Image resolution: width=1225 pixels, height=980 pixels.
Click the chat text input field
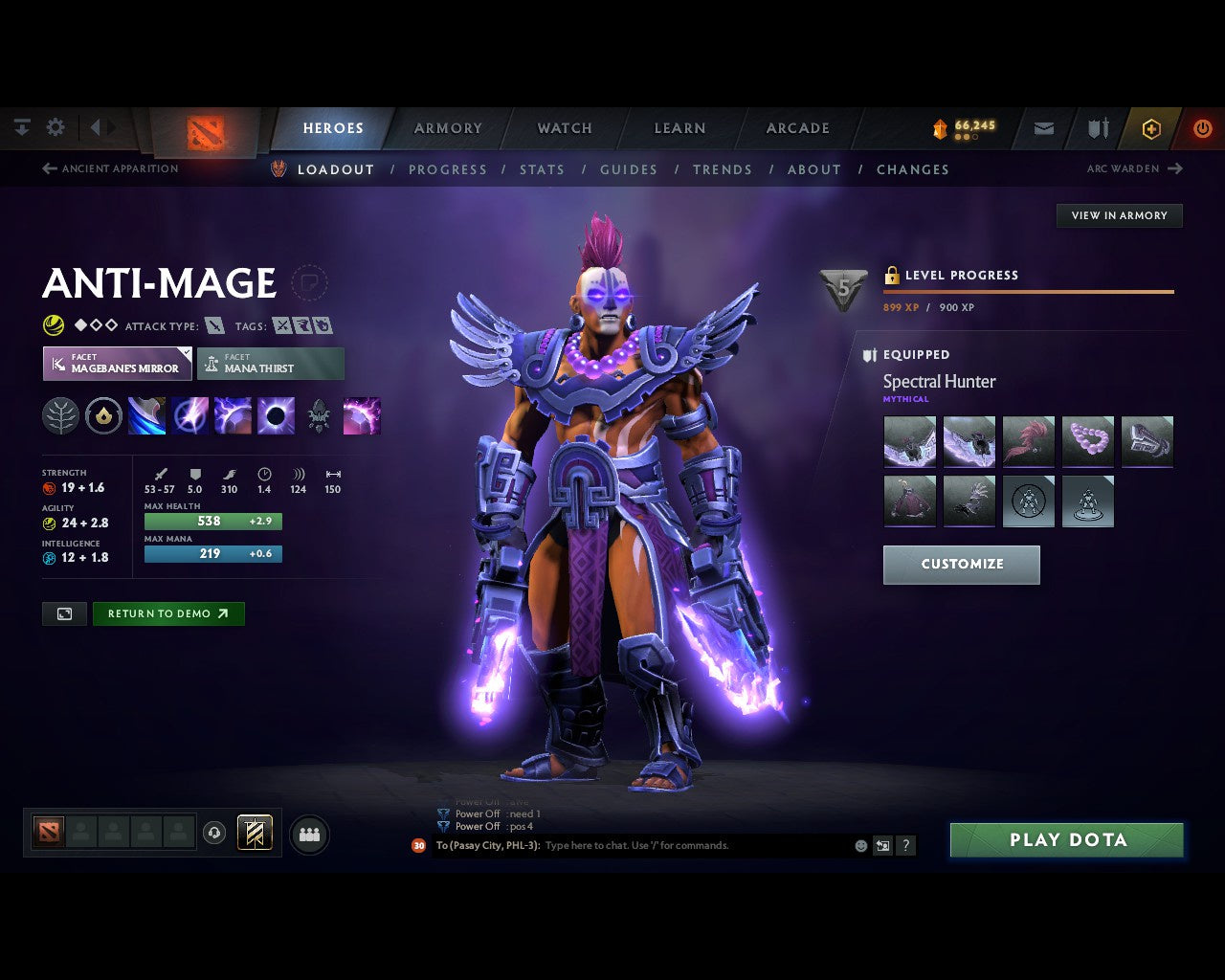point(694,845)
